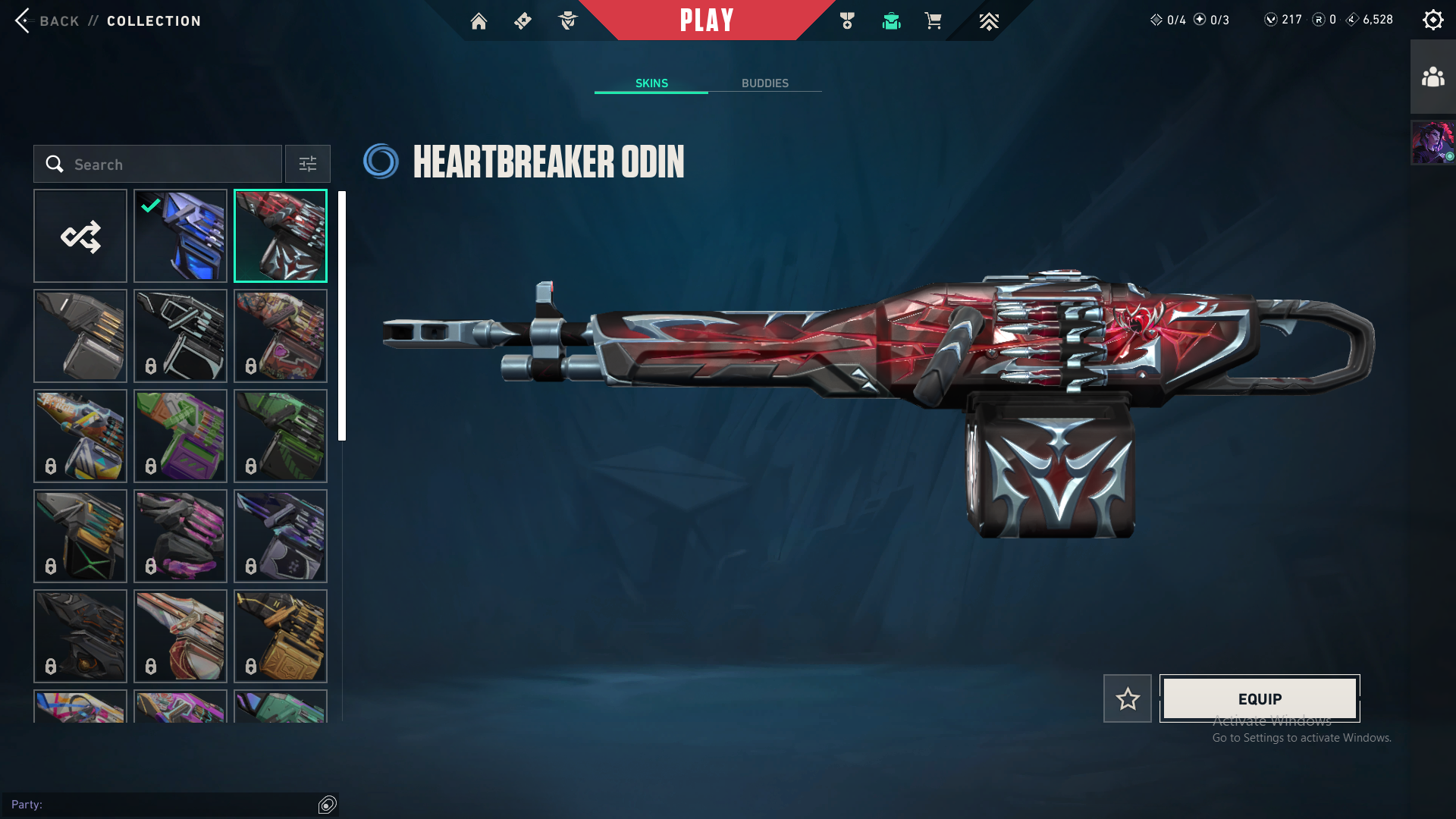Equip the Heartbreaker Odin

coord(1260,698)
